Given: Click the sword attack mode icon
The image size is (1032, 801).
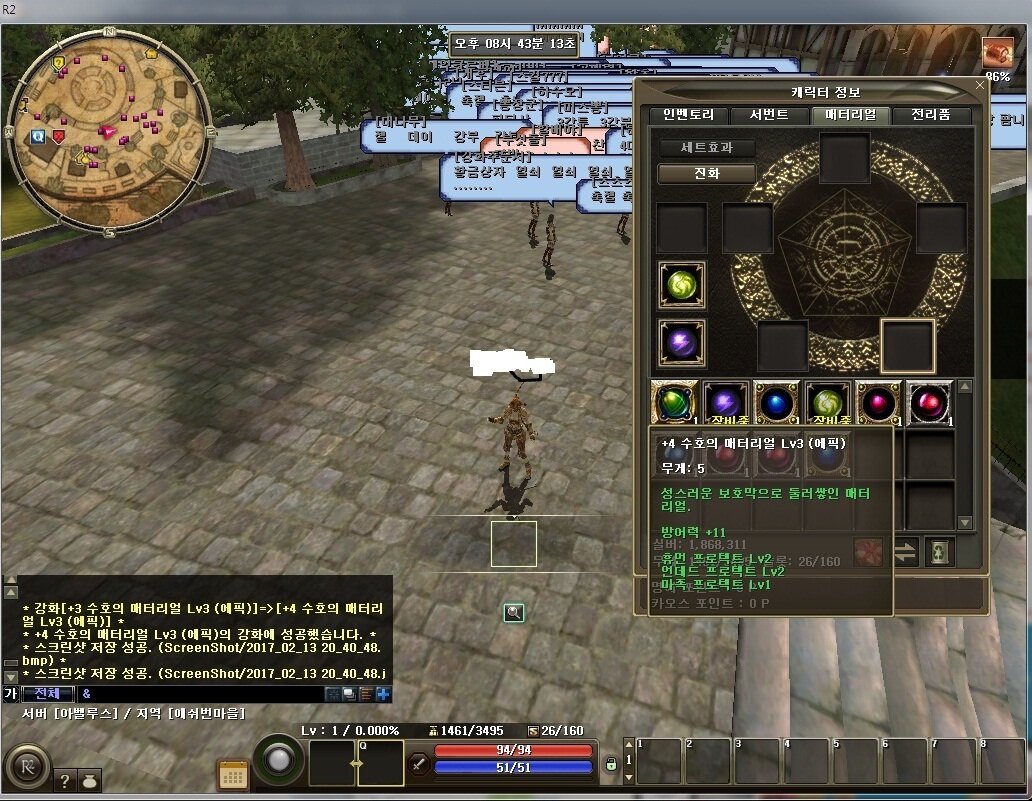Looking at the screenshot, I should [419, 764].
